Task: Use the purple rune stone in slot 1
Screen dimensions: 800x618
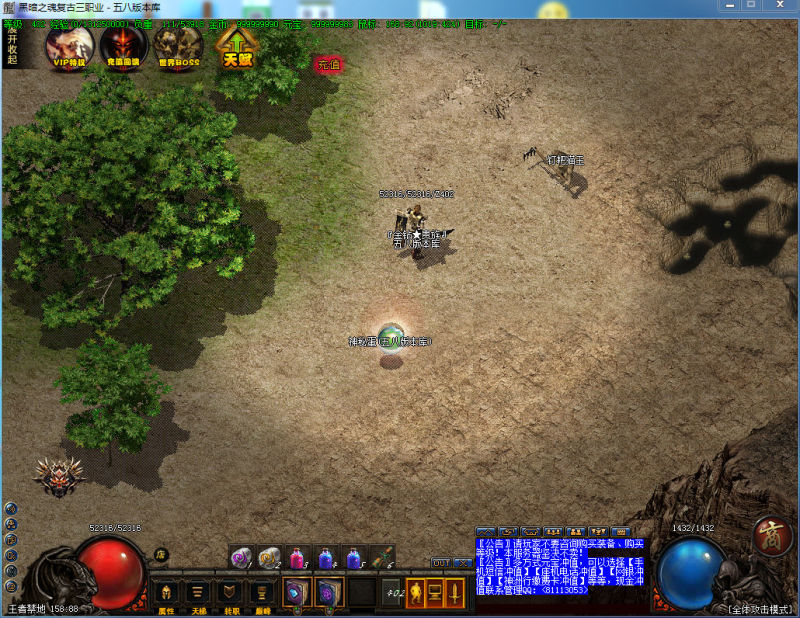Action: pos(241,557)
